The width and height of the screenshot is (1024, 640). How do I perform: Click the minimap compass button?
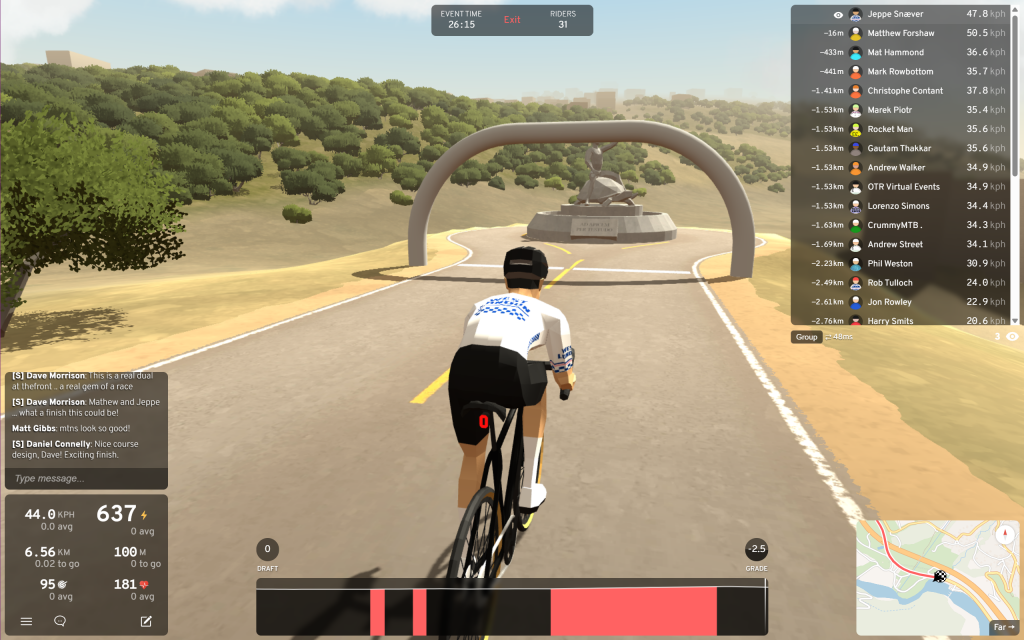tap(1004, 534)
